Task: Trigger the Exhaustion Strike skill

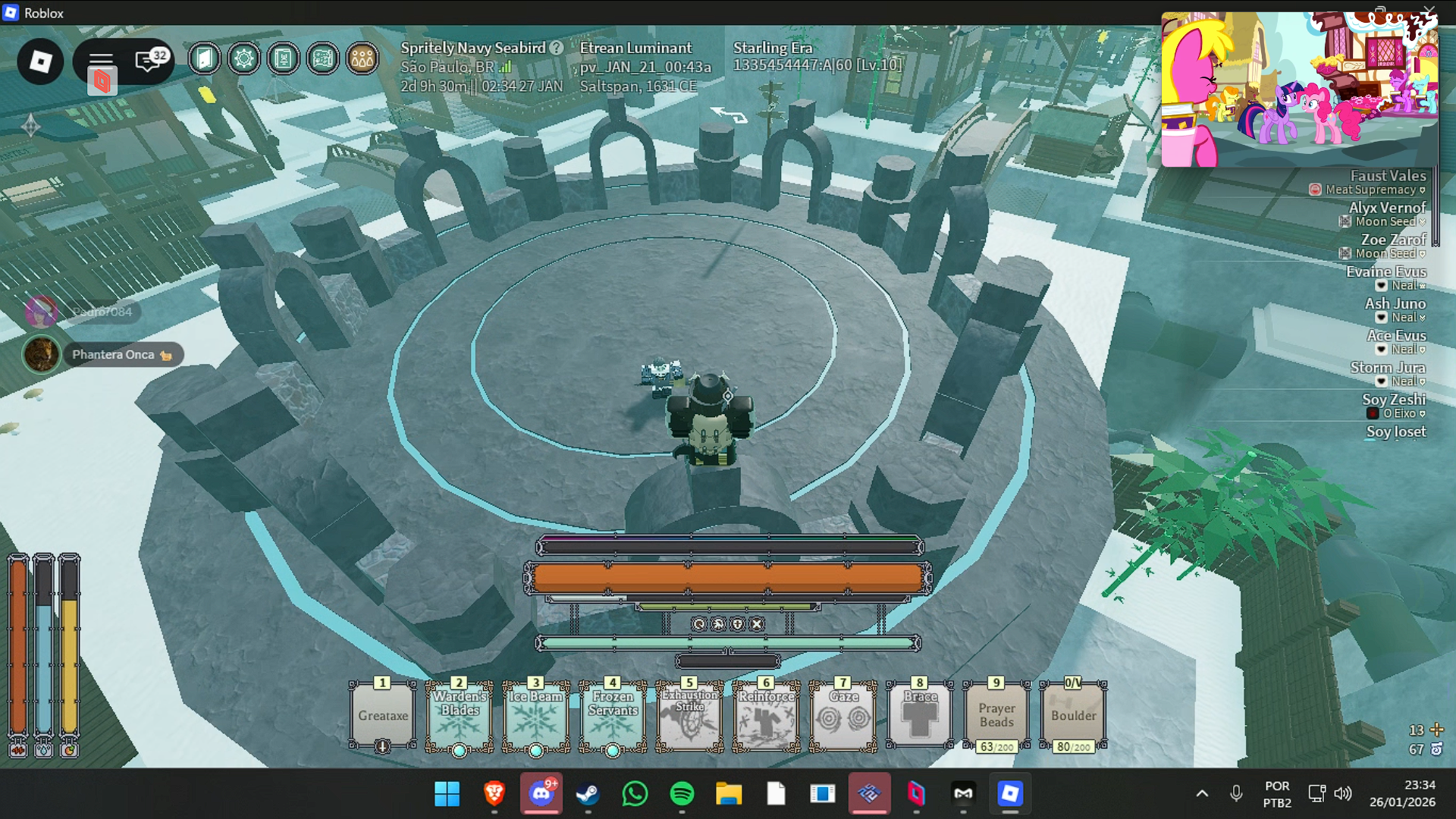Action: (x=689, y=715)
